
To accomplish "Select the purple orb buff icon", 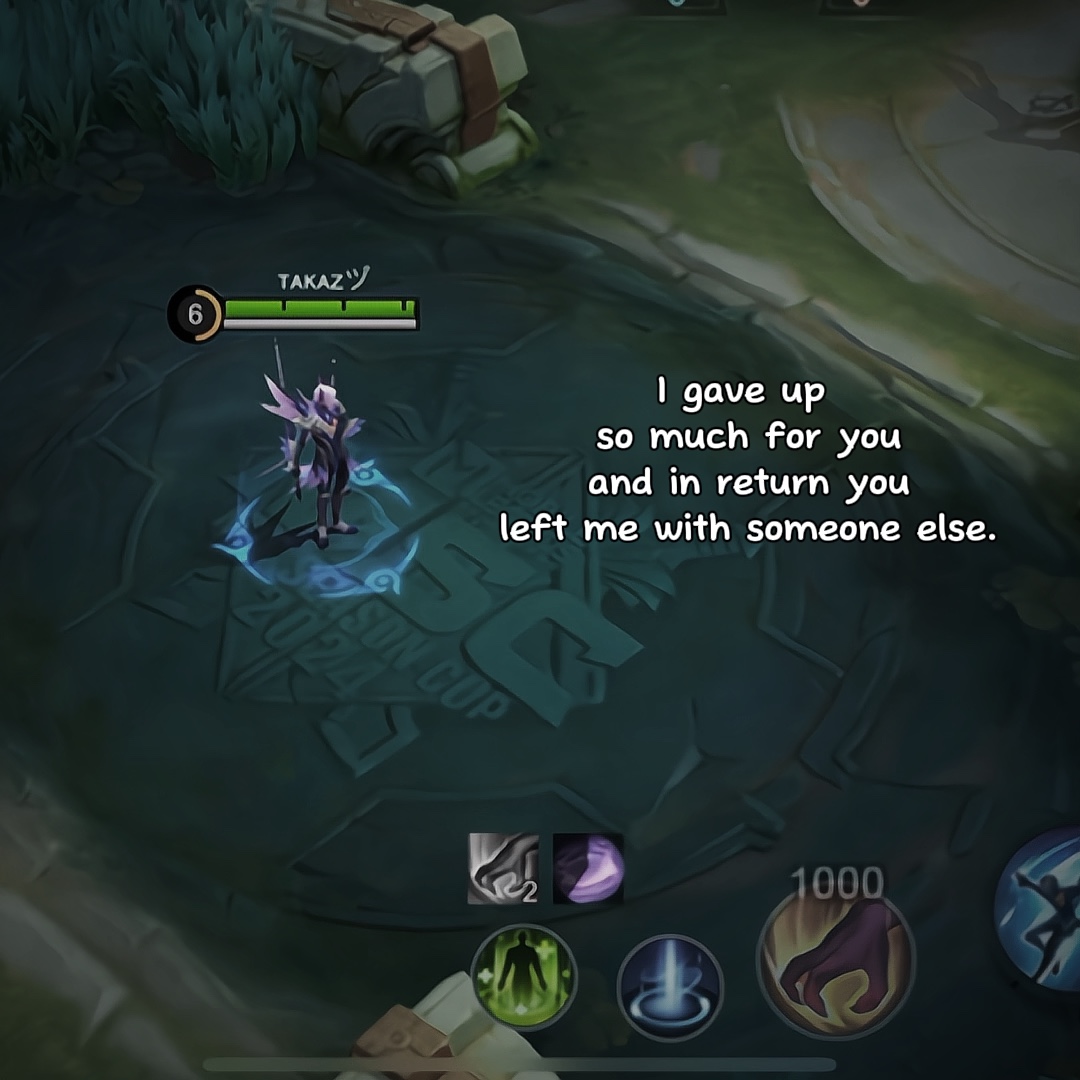I will pyautogui.click(x=588, y=868).
